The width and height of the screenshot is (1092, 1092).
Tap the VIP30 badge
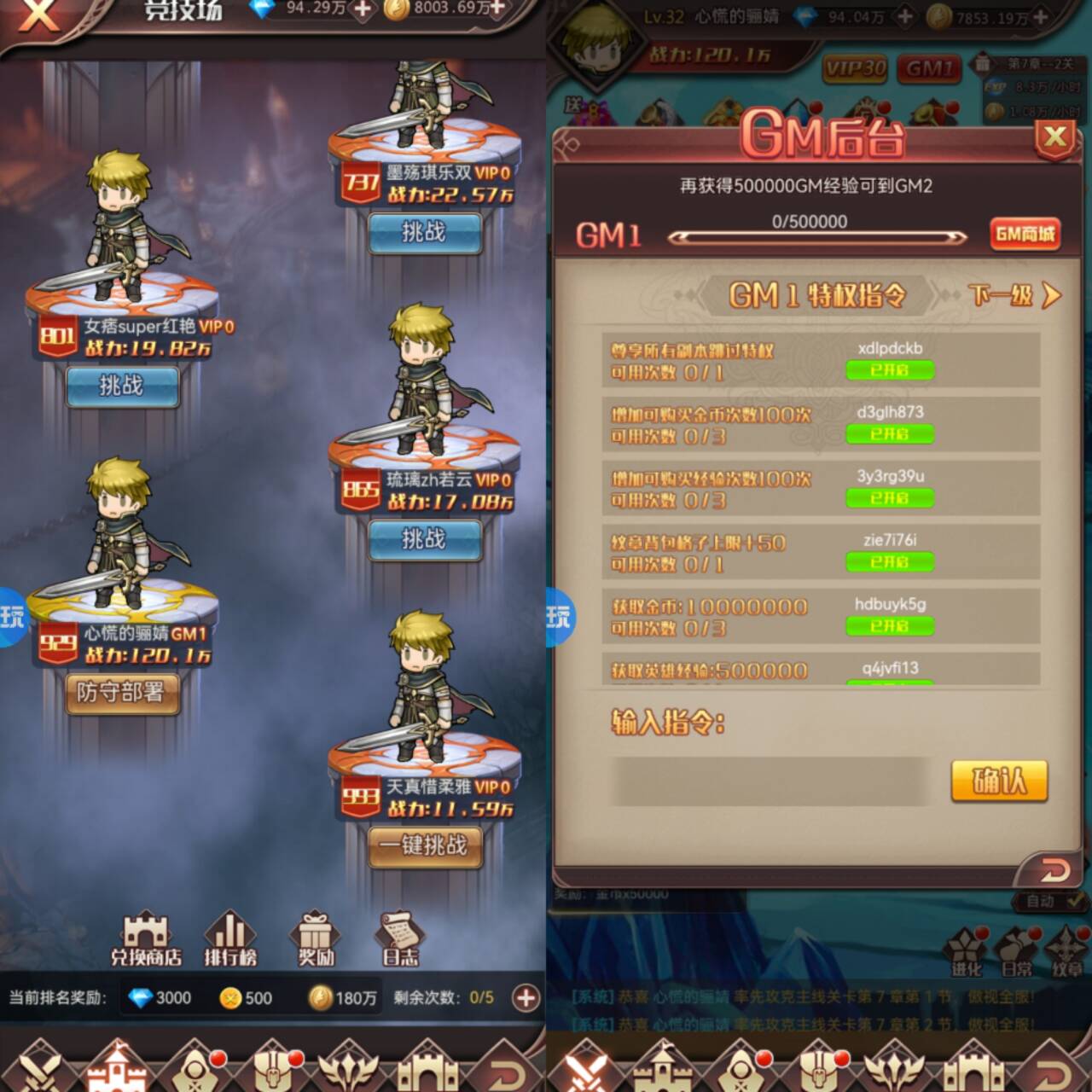[x=855, y=68]
